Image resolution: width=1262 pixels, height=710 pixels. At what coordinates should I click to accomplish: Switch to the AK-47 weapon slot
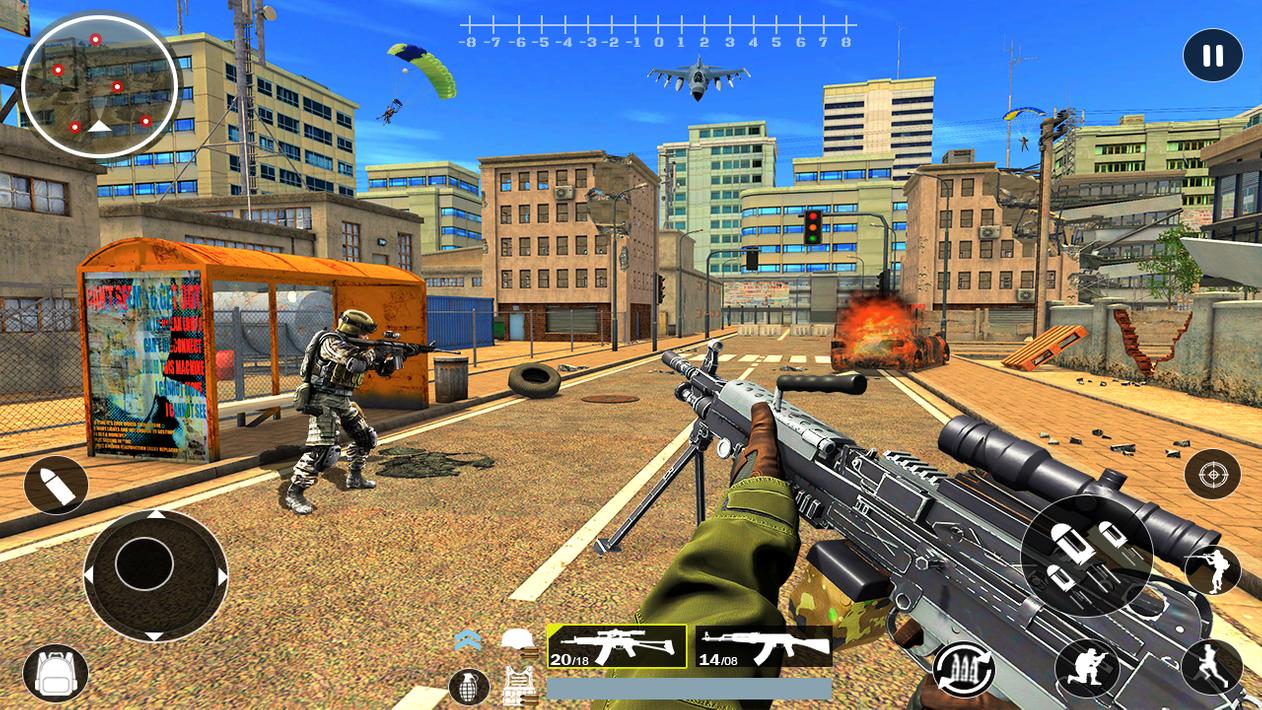(x=763, y=647)
